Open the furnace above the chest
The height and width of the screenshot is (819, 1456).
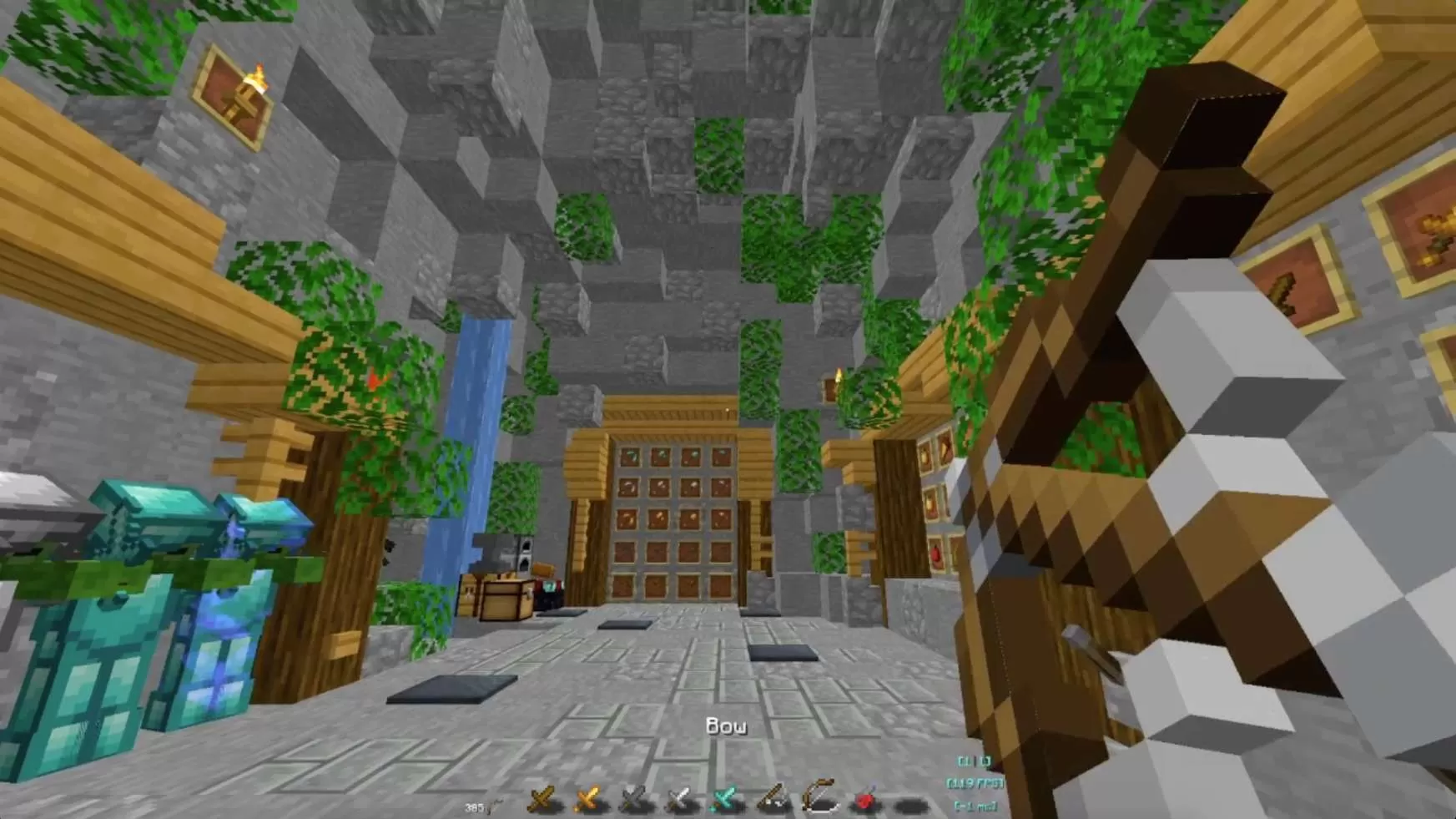click(524, 555)
